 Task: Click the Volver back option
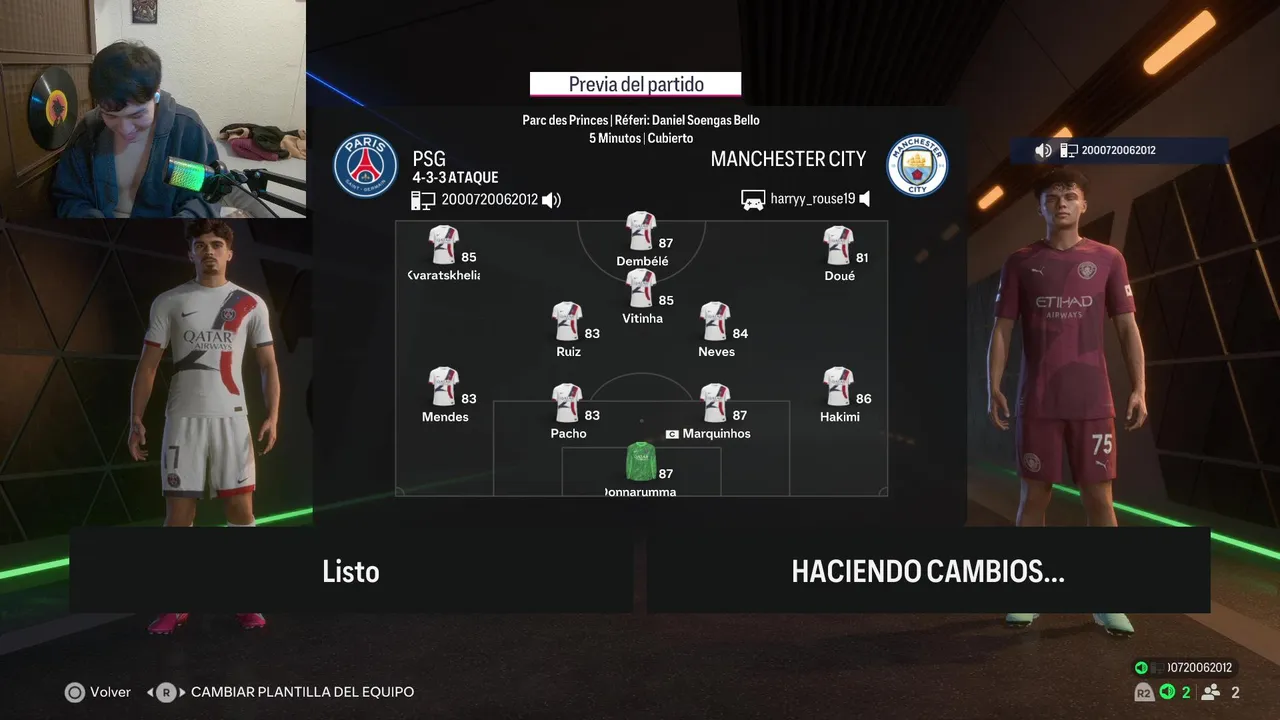(x=98, y=692)
